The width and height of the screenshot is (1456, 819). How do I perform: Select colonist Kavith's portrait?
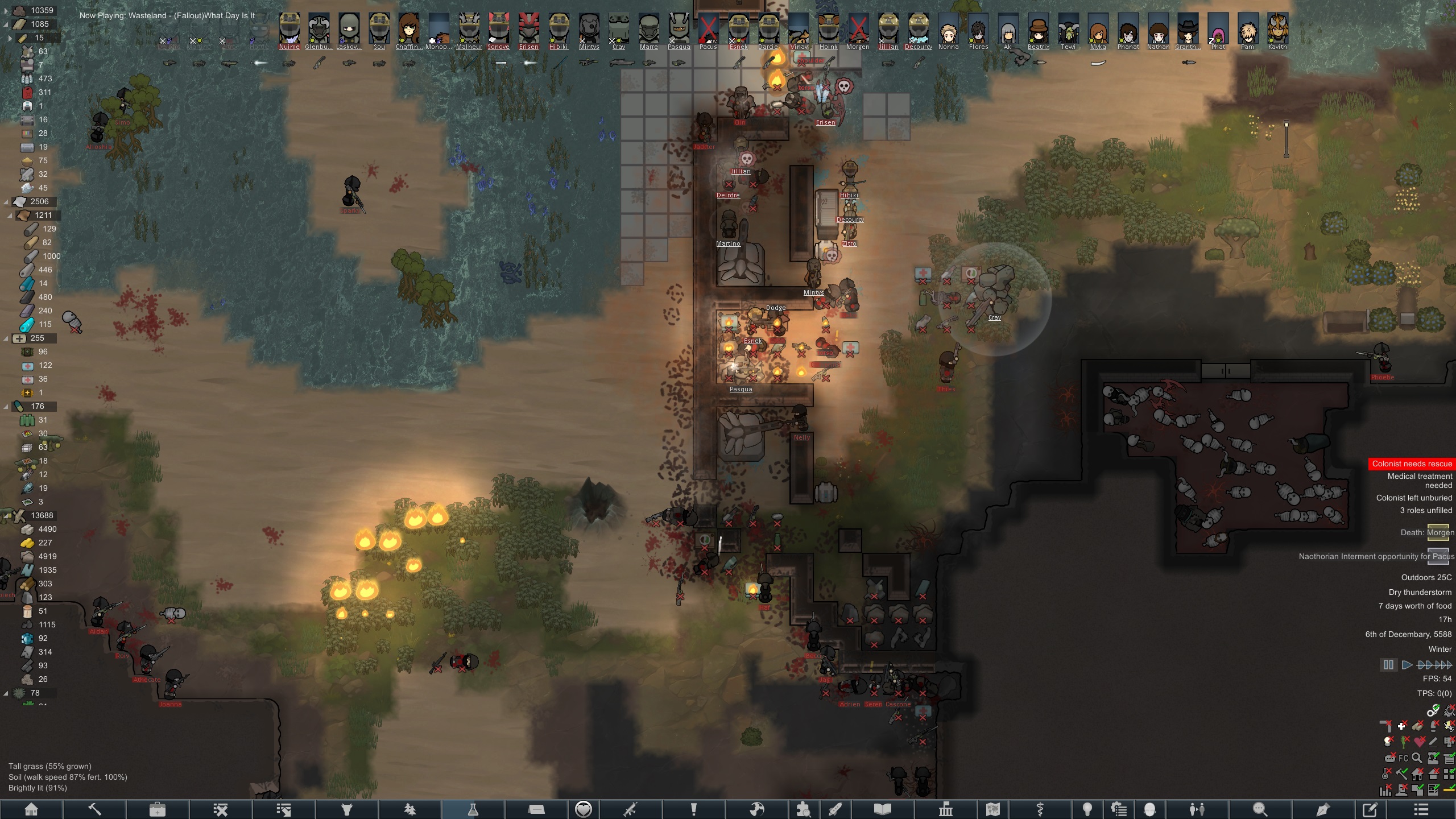point(1277,28)
